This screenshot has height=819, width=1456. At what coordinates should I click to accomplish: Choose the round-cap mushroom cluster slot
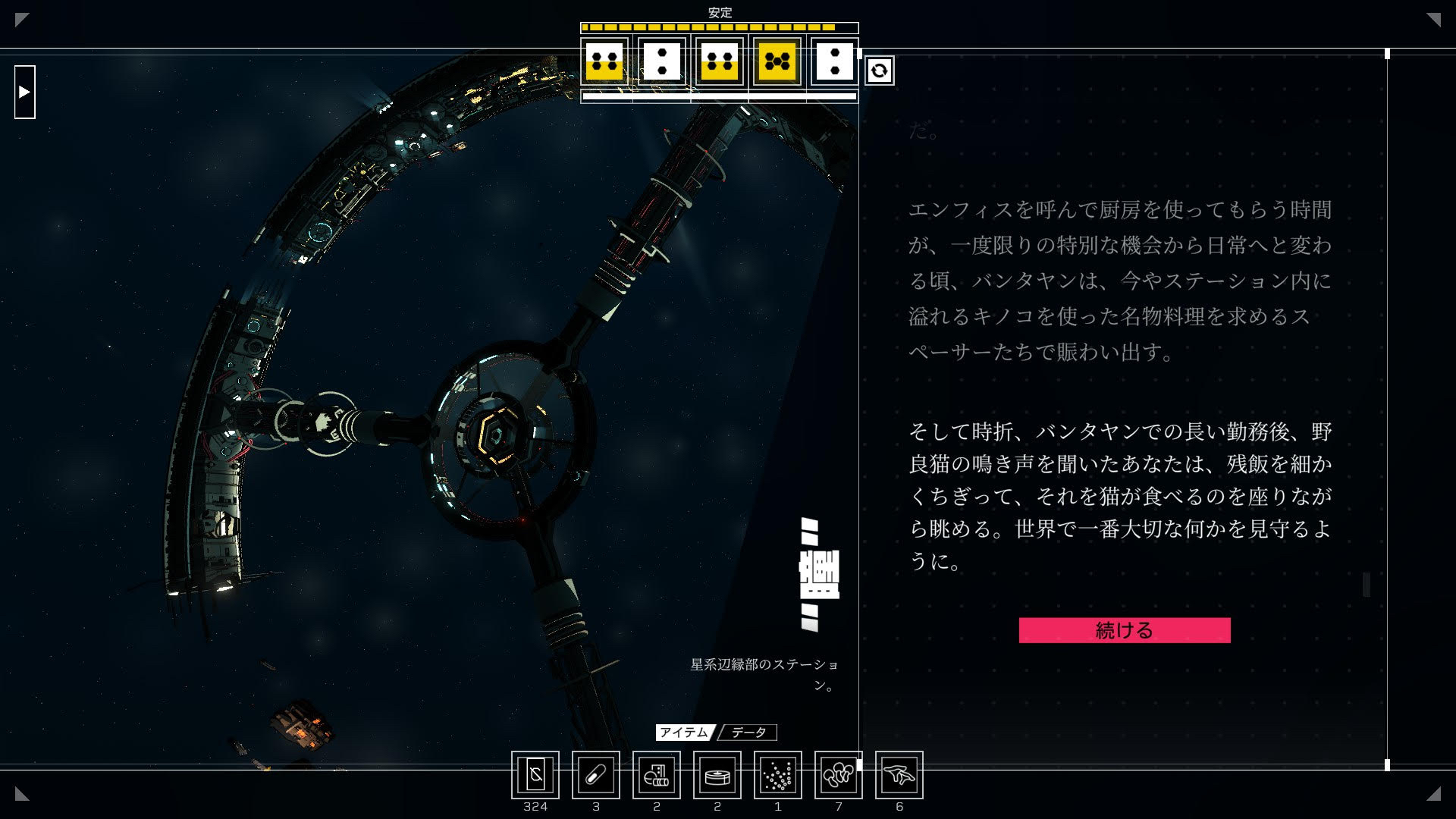click(839, 775)
